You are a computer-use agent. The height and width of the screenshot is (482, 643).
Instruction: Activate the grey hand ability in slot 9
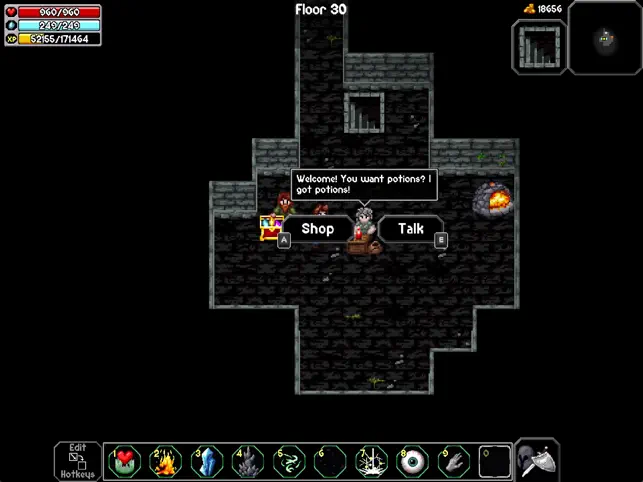click(452, 461)
